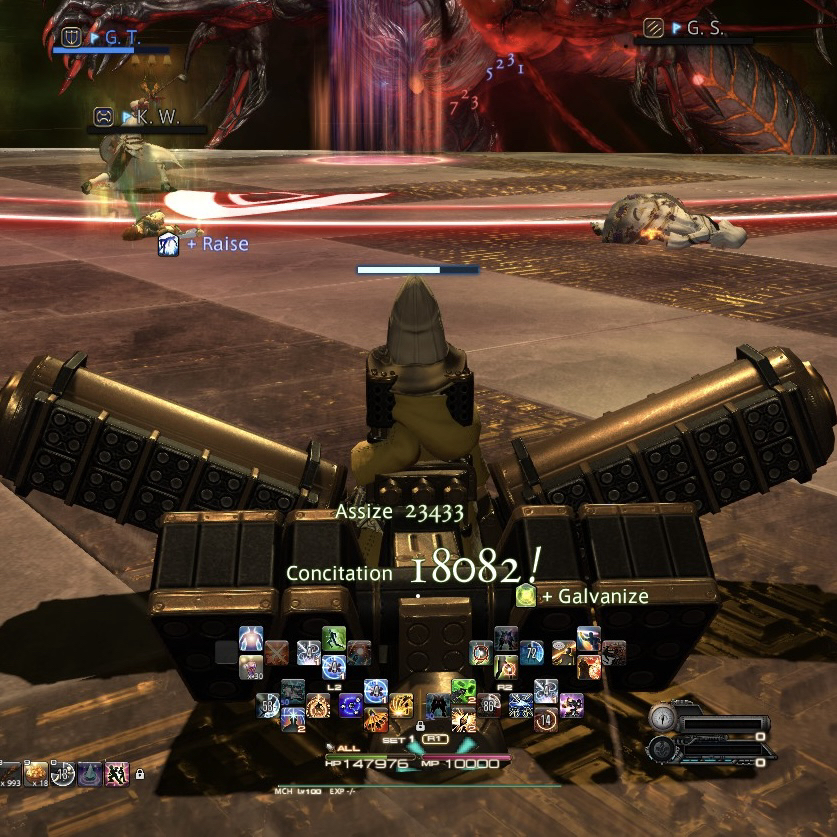Click the ability showing 86 cooldown
Screen dimensions: 837x837
tap(491, 705)
